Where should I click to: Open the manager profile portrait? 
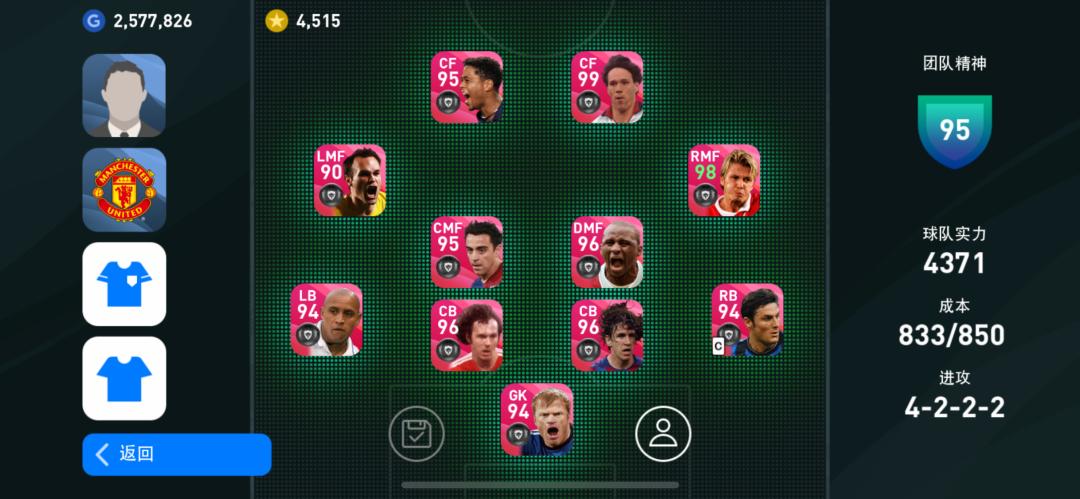pyautogui.click(x=124, y=95)
